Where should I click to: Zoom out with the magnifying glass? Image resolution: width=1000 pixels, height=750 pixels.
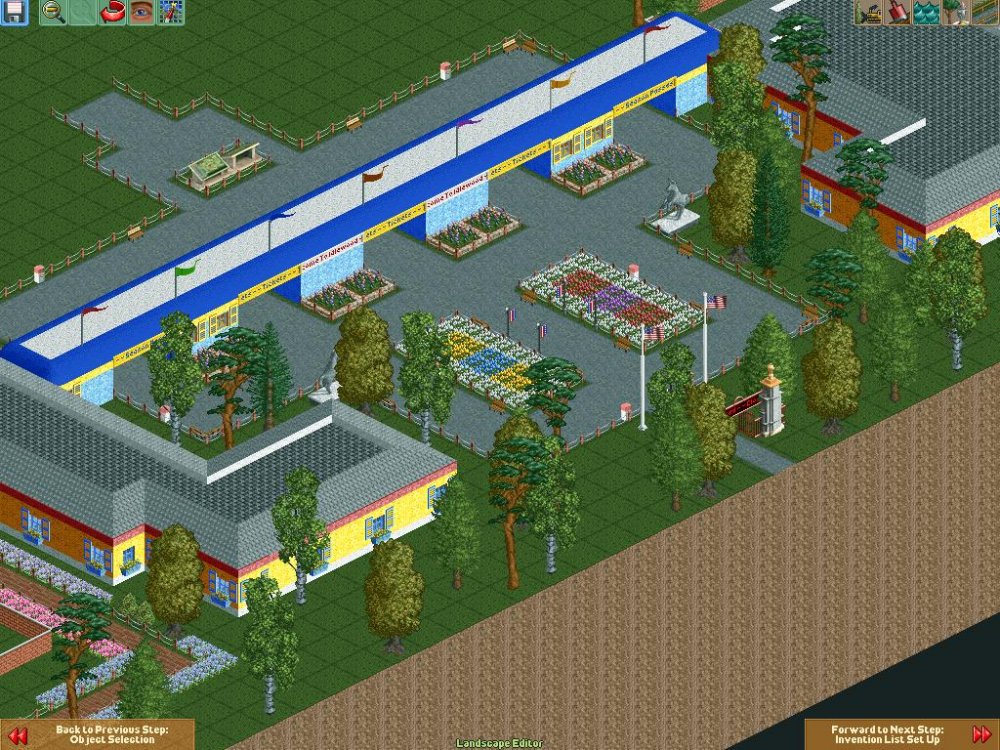click(53, 12)
